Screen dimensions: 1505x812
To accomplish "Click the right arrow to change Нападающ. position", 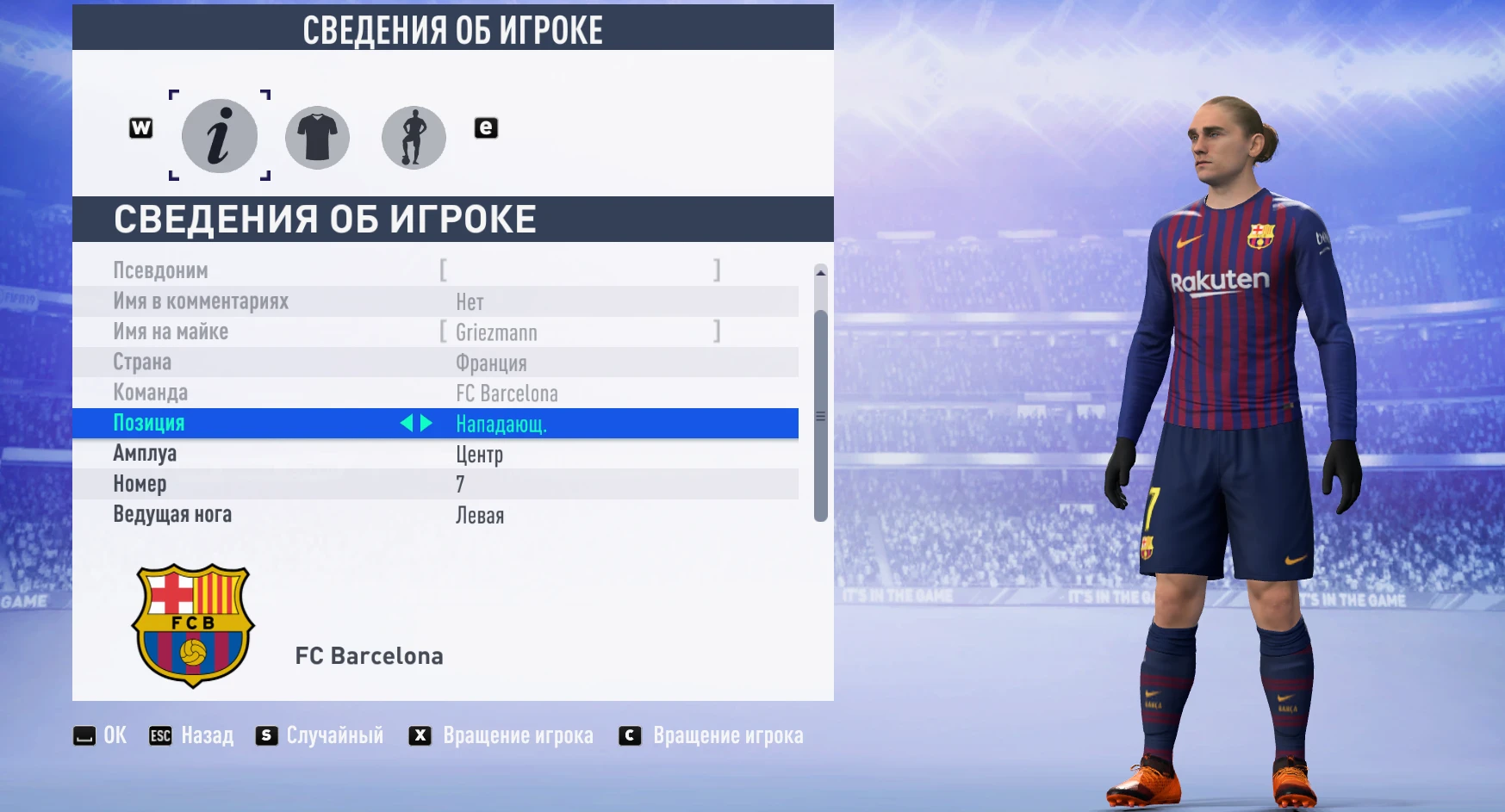I will tap(427, 423).
